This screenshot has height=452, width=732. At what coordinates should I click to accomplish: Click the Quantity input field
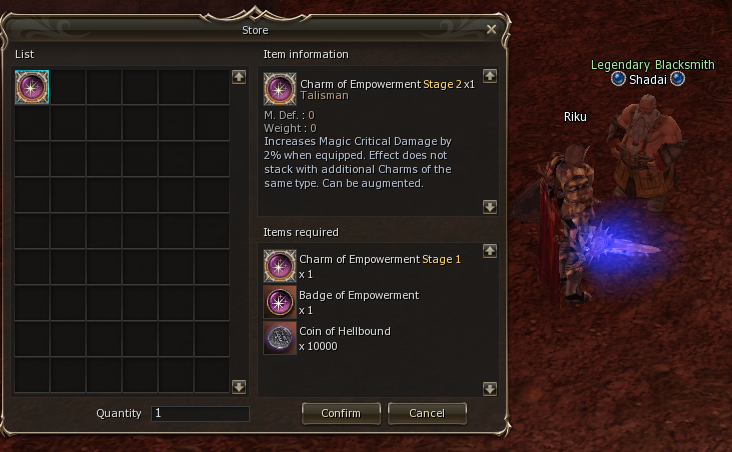pos(200,413)
